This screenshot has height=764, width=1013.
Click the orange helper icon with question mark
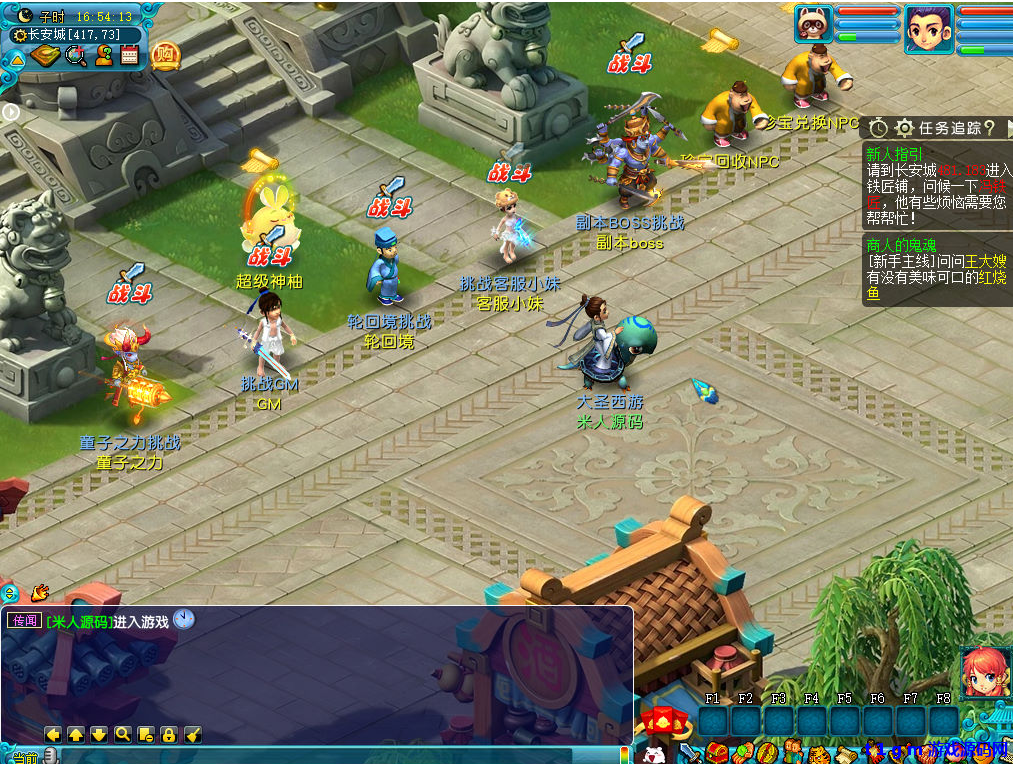click(103, 56)
